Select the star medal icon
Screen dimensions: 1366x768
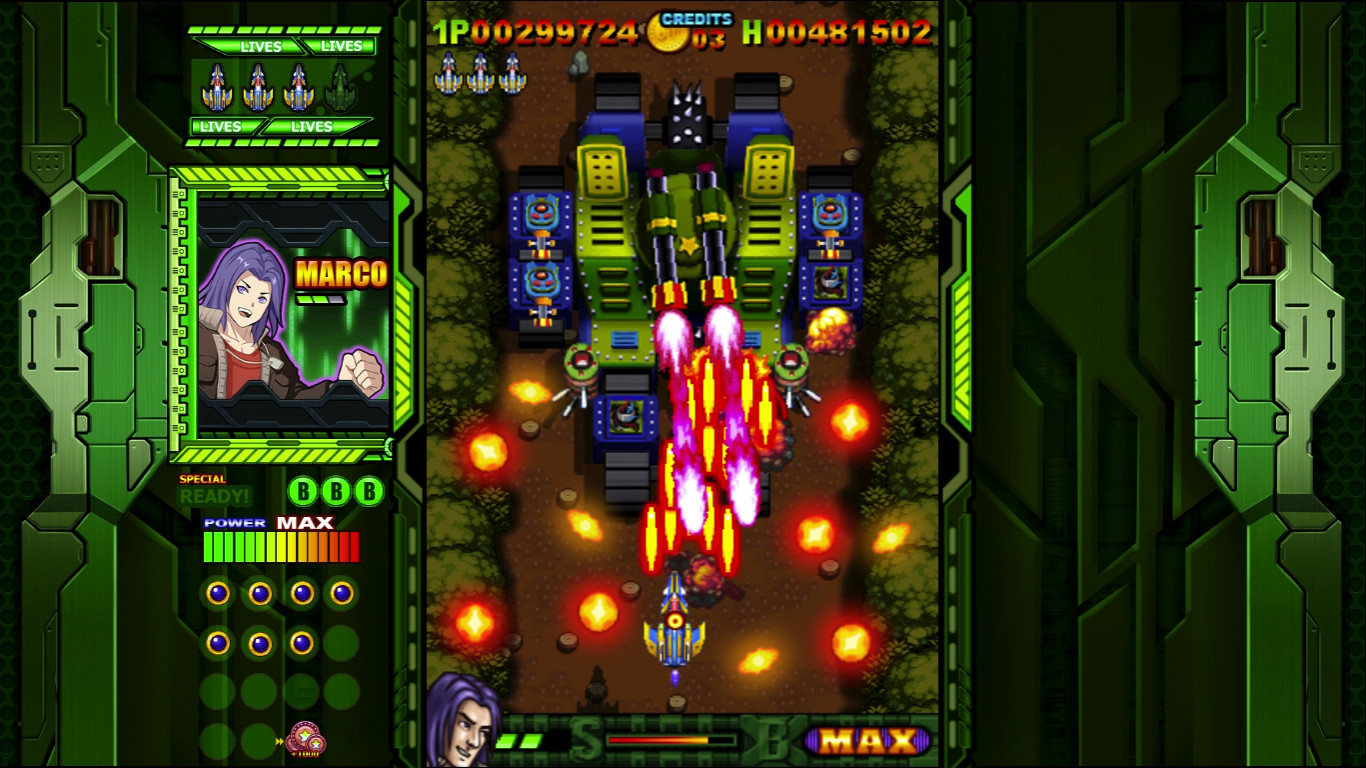click(x=305, y=741)
